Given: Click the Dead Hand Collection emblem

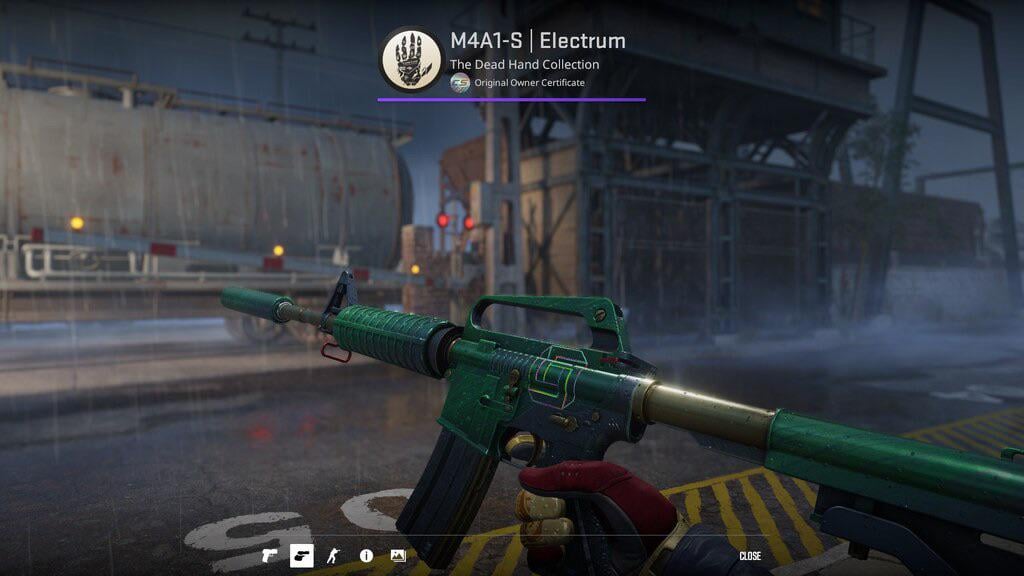Looking at the screenshot, I should [x=410, y=59].
